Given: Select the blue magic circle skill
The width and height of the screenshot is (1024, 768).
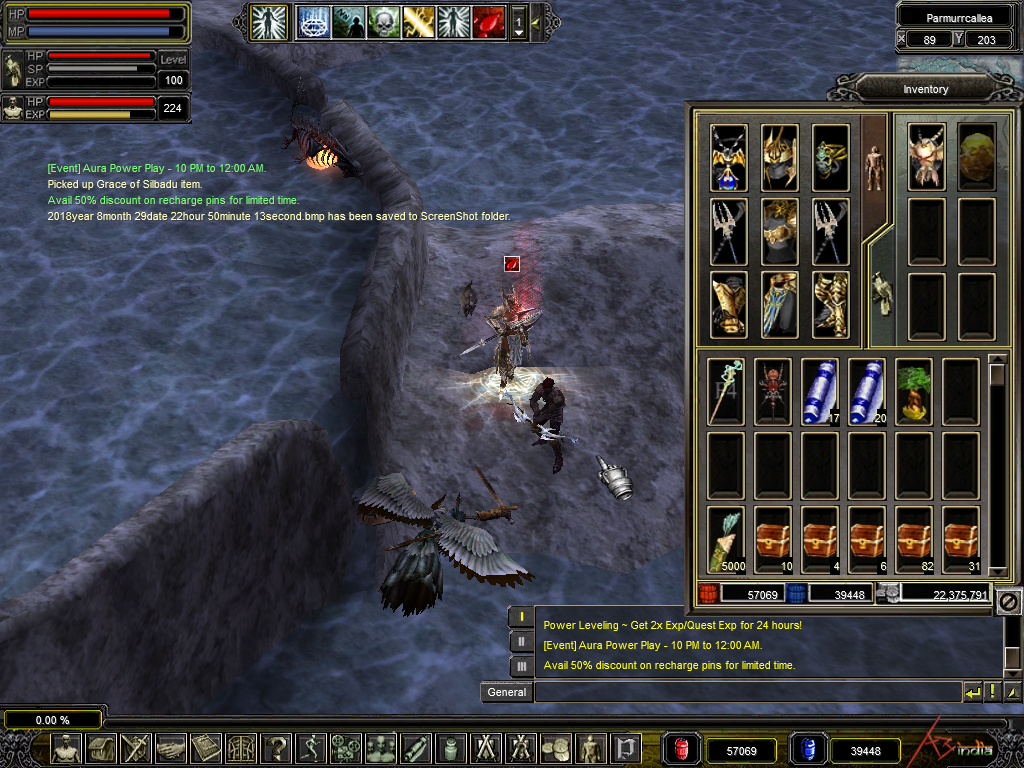Looking at the screenshot, I should tap(314, 21).
